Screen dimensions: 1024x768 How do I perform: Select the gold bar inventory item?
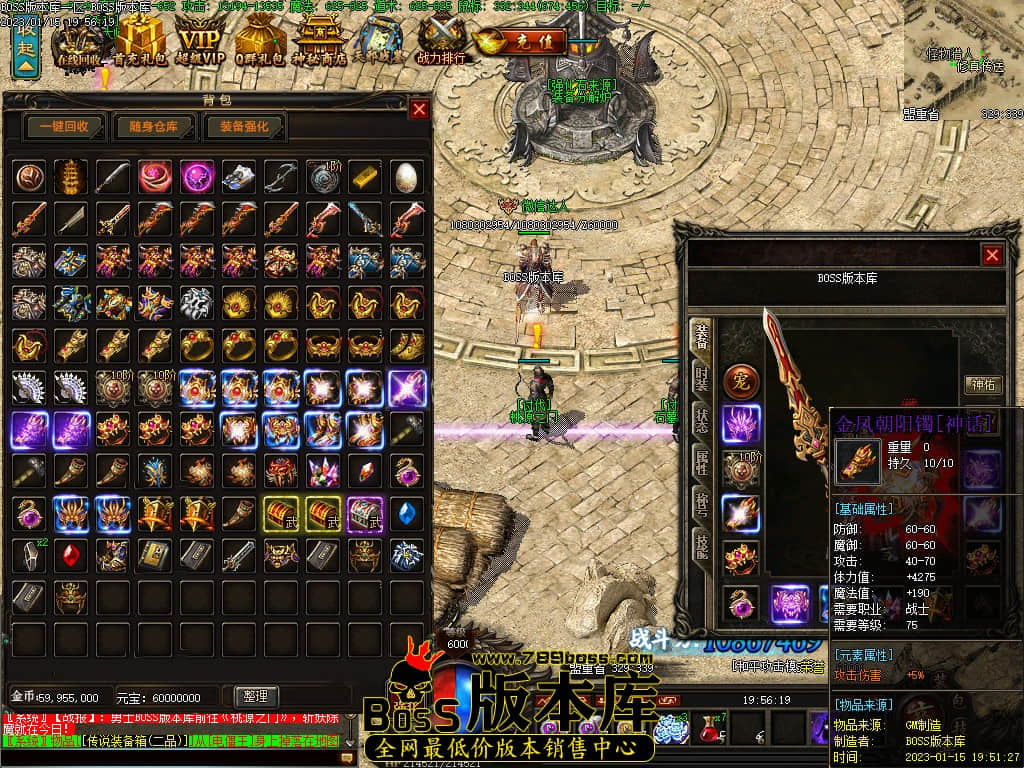tap(364, 176)
